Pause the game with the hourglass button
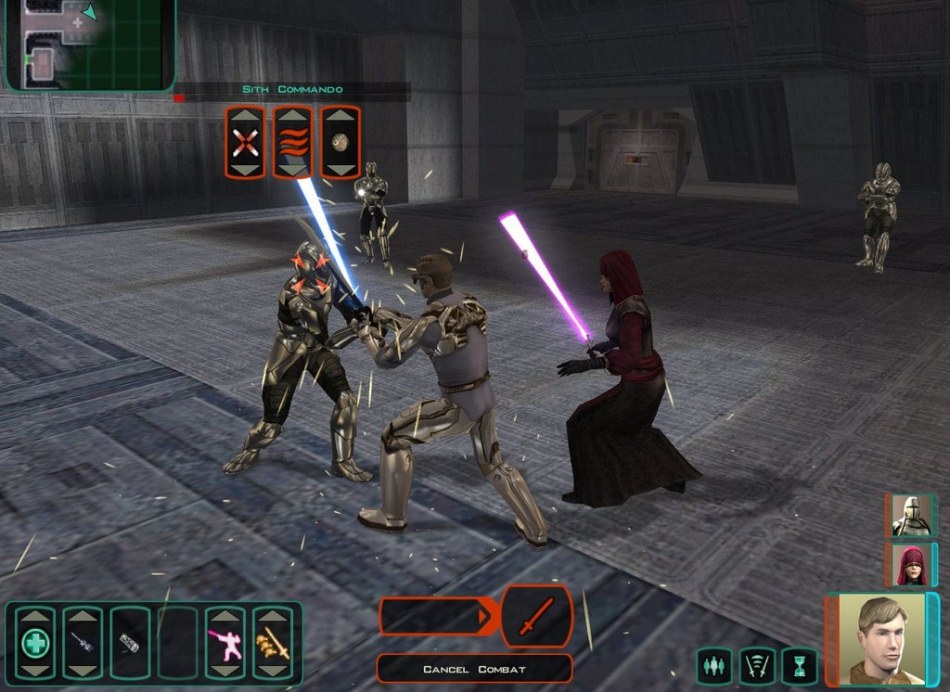 tap(801, 665)
